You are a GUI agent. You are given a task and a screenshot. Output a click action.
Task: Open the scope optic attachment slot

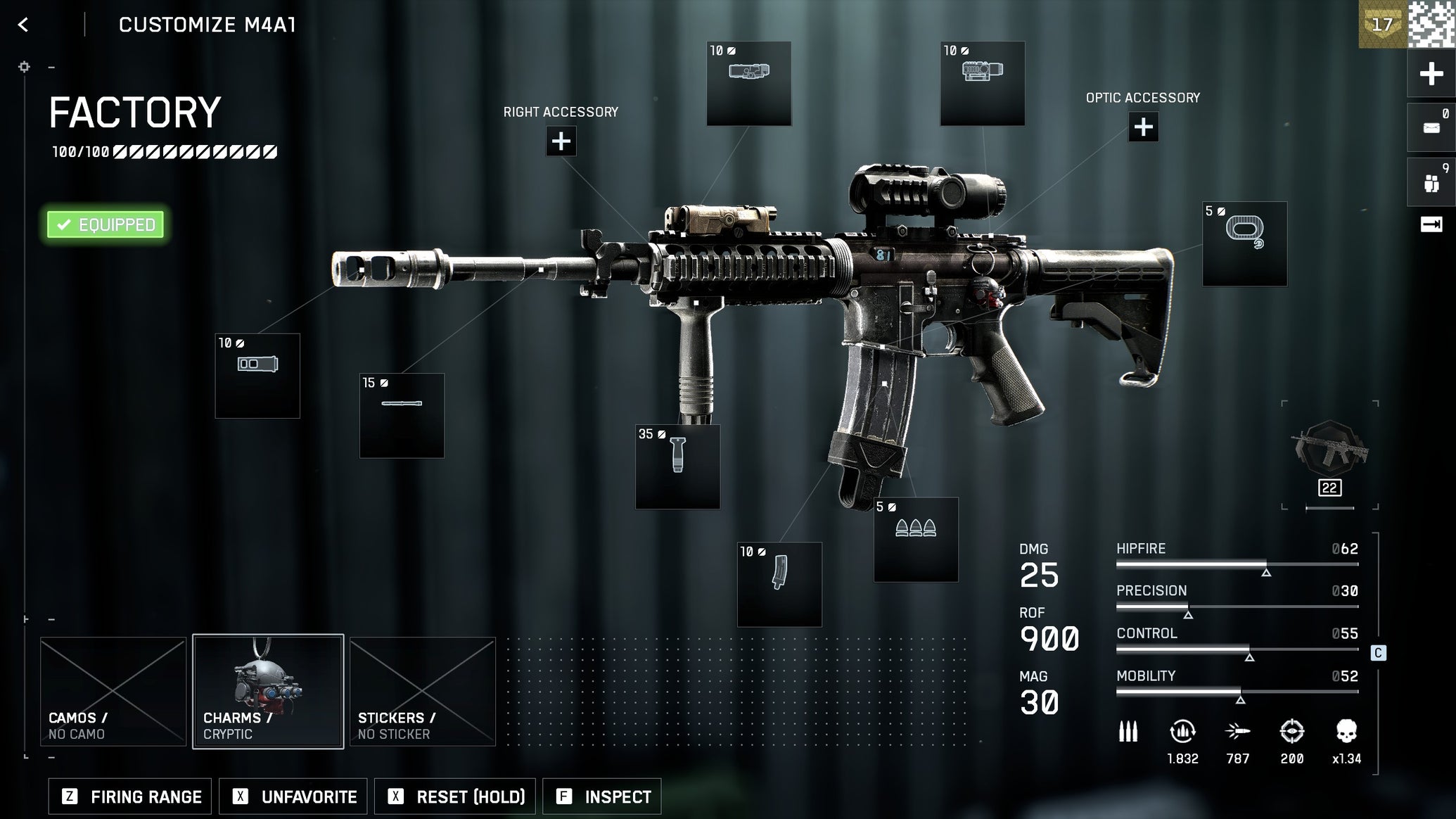coord(982,84)
